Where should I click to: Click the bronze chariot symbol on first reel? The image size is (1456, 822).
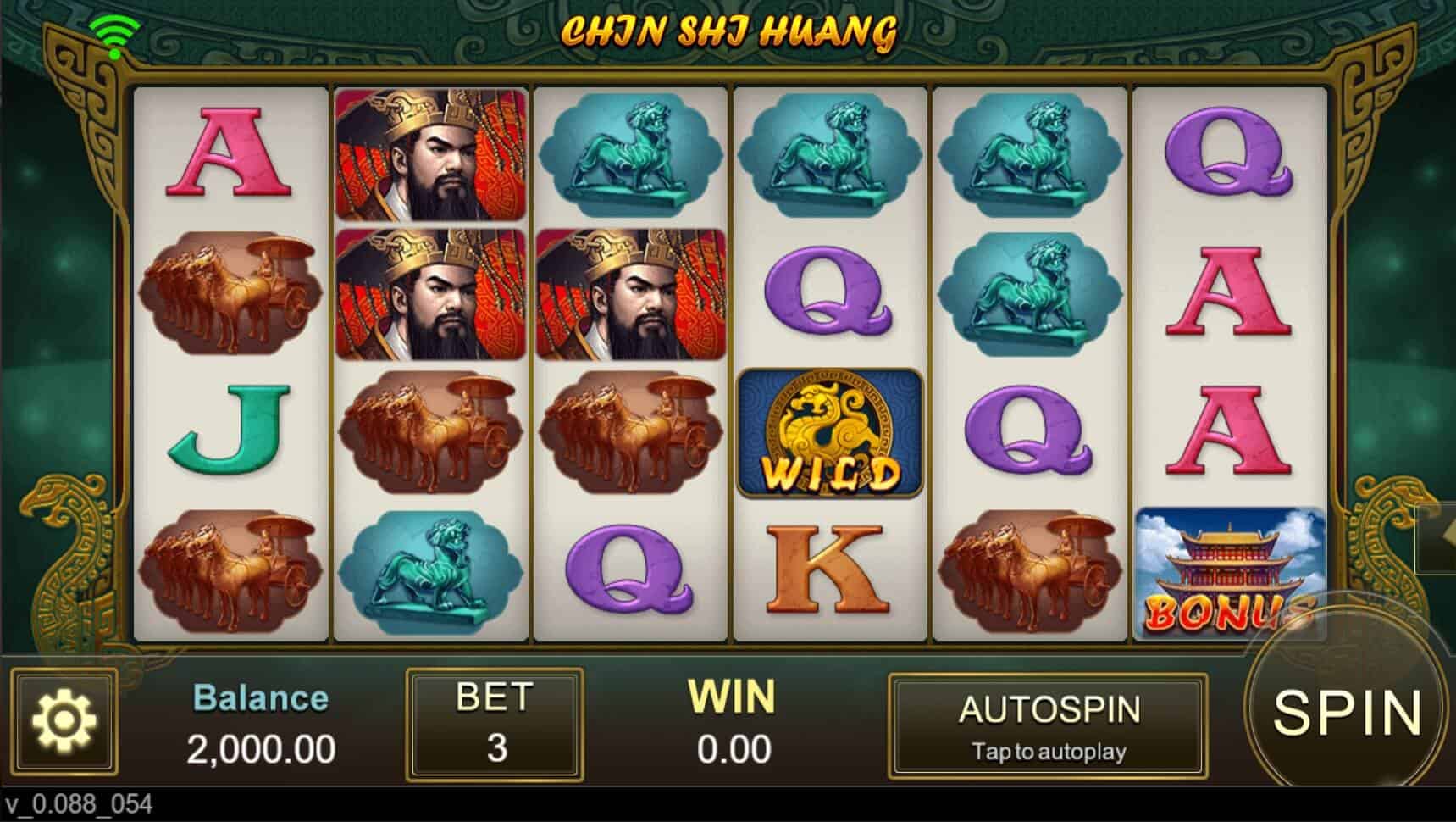tap(229, 292)
